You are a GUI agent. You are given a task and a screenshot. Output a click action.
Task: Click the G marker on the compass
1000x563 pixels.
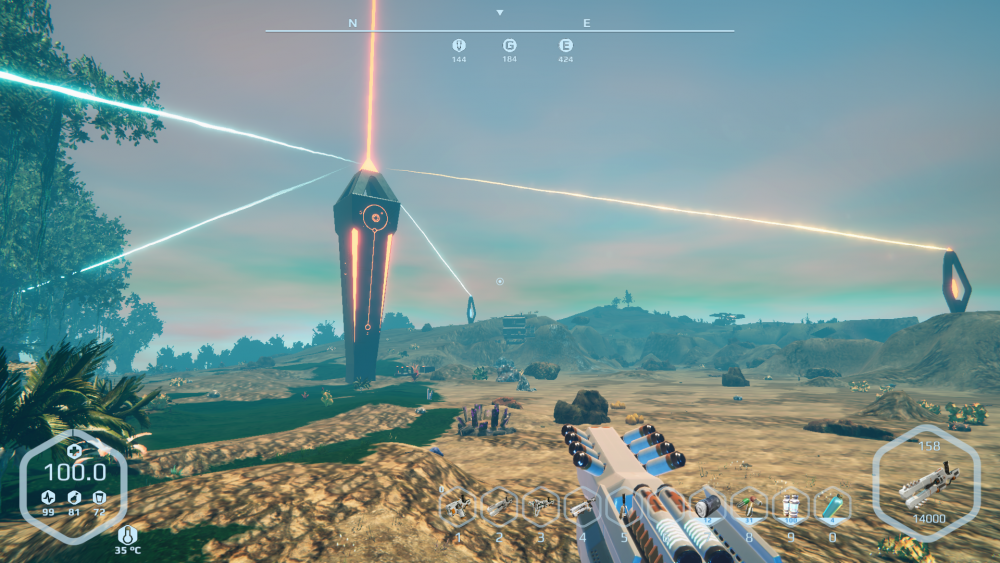pos(510,45)
